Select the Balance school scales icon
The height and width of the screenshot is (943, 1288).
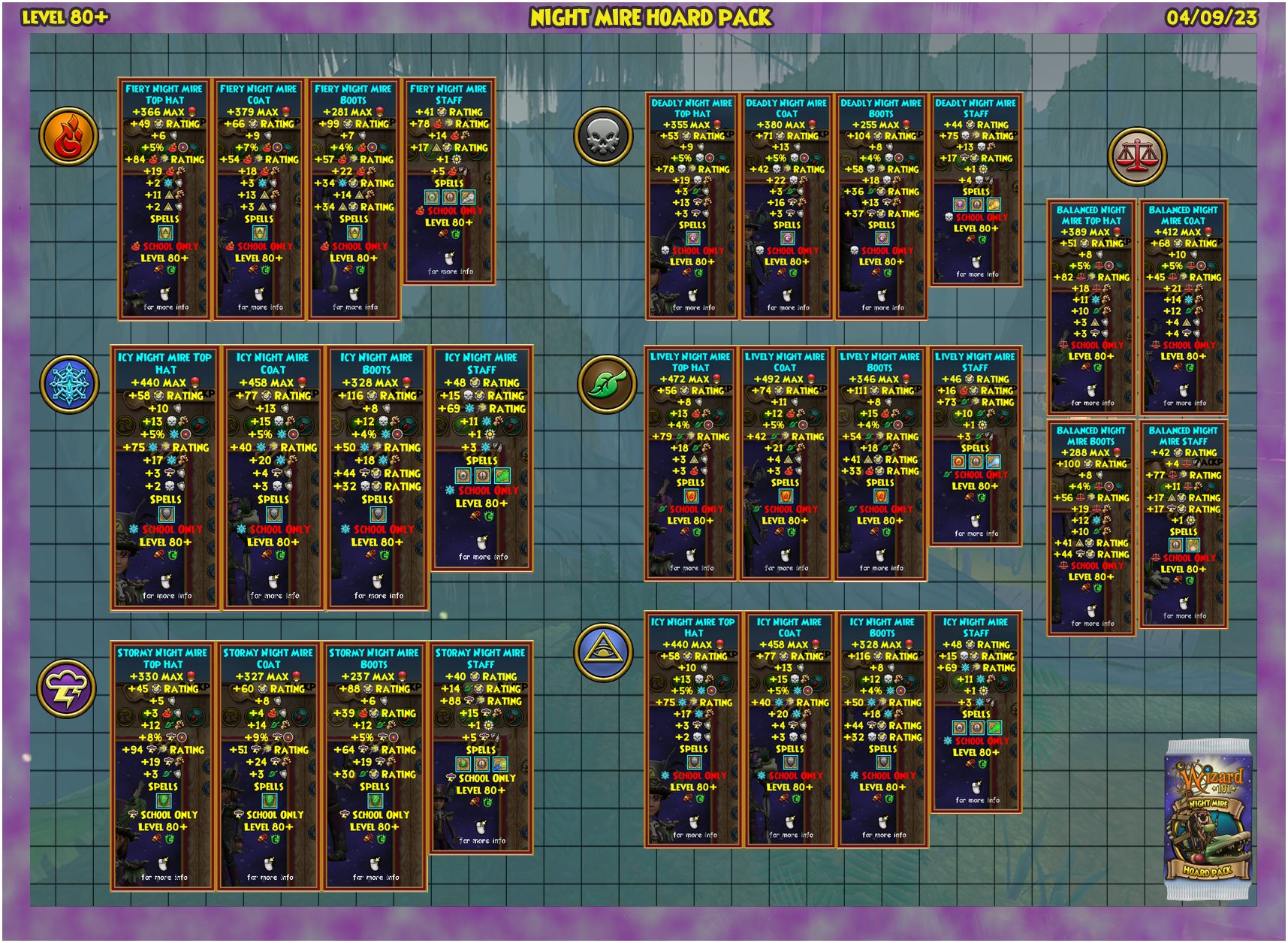1139,156
